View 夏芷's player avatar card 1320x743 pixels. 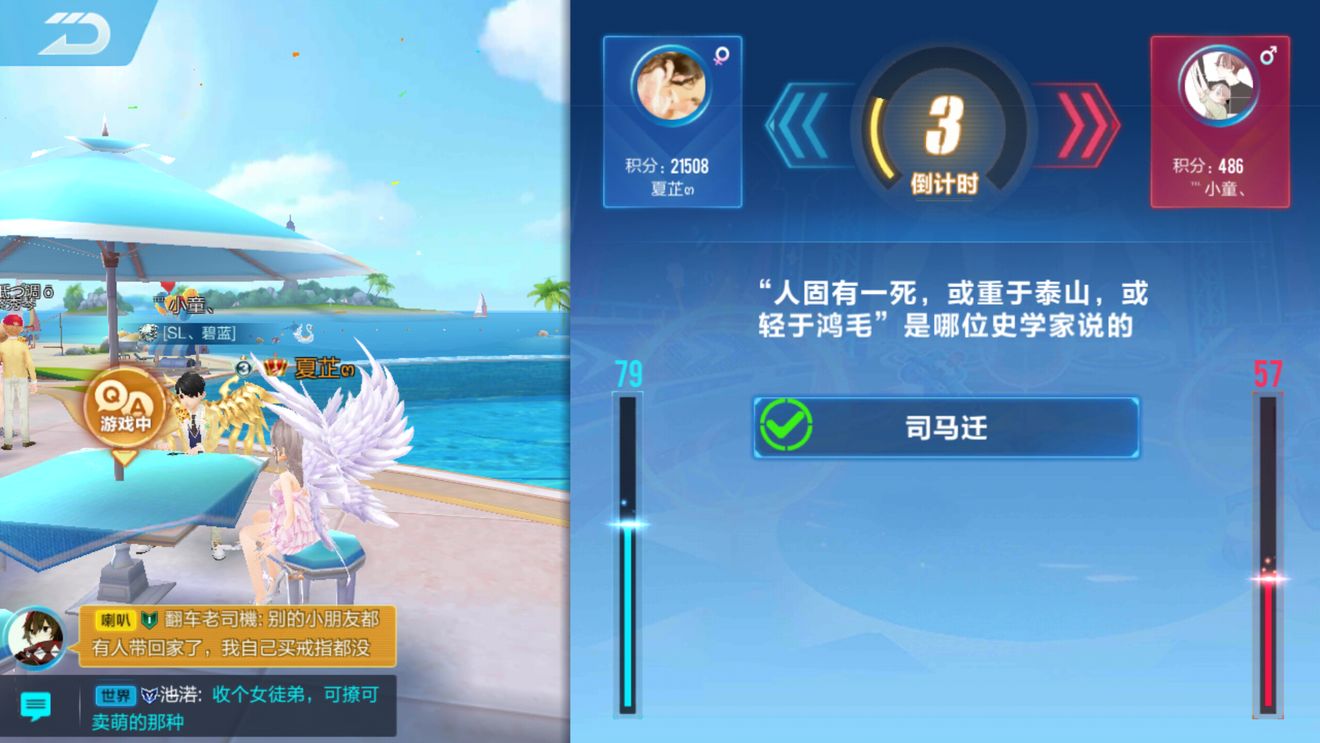click(672, 121)
